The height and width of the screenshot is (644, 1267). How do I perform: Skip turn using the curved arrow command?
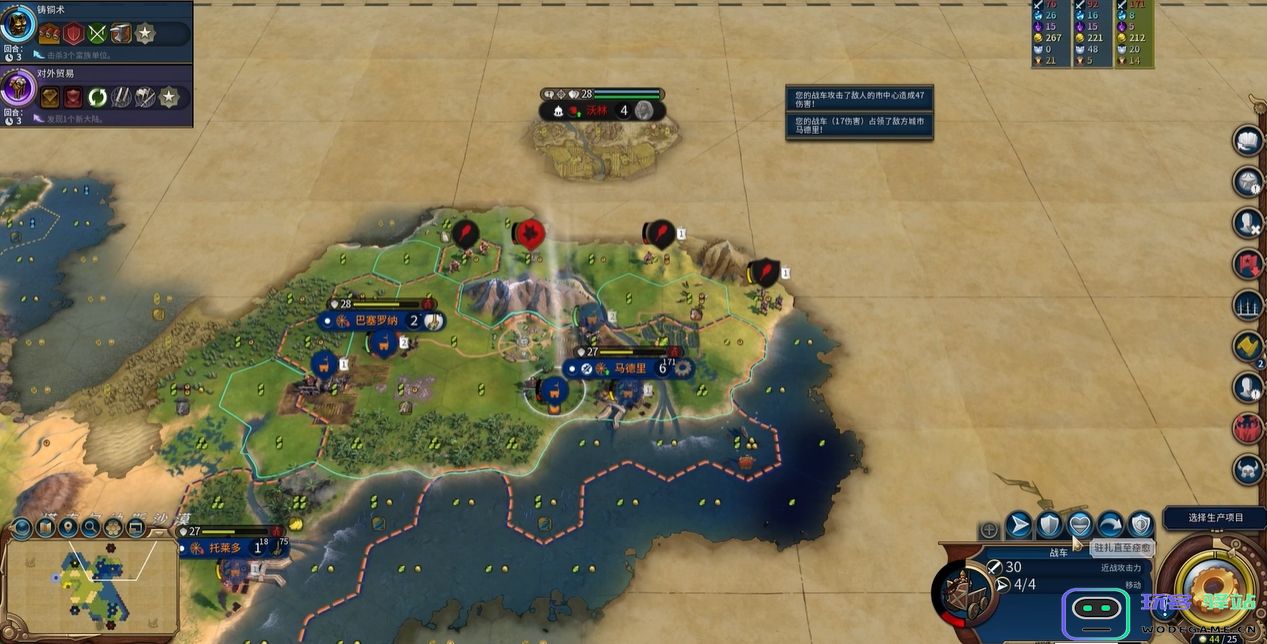click(1110, 524)
